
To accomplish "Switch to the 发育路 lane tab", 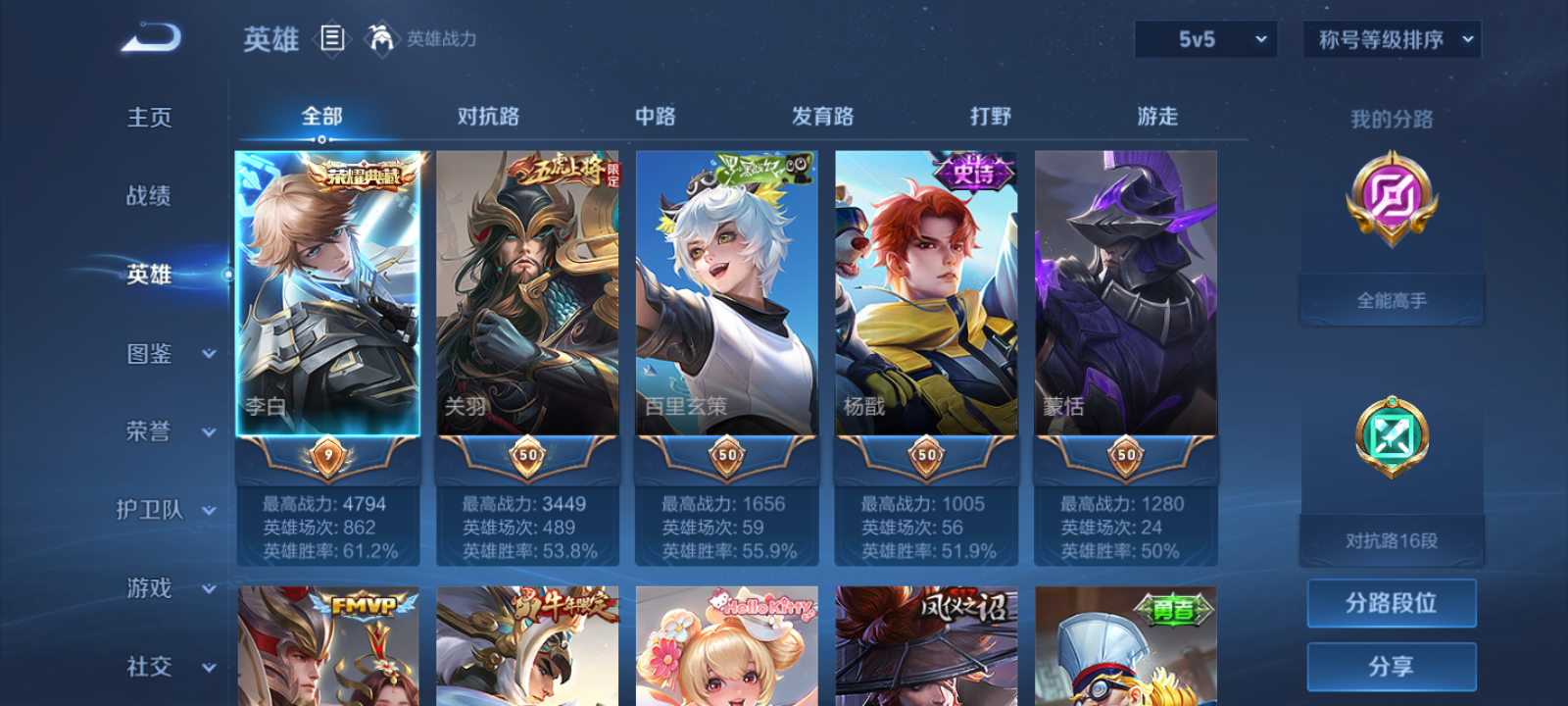I will (x=821, y=116).
